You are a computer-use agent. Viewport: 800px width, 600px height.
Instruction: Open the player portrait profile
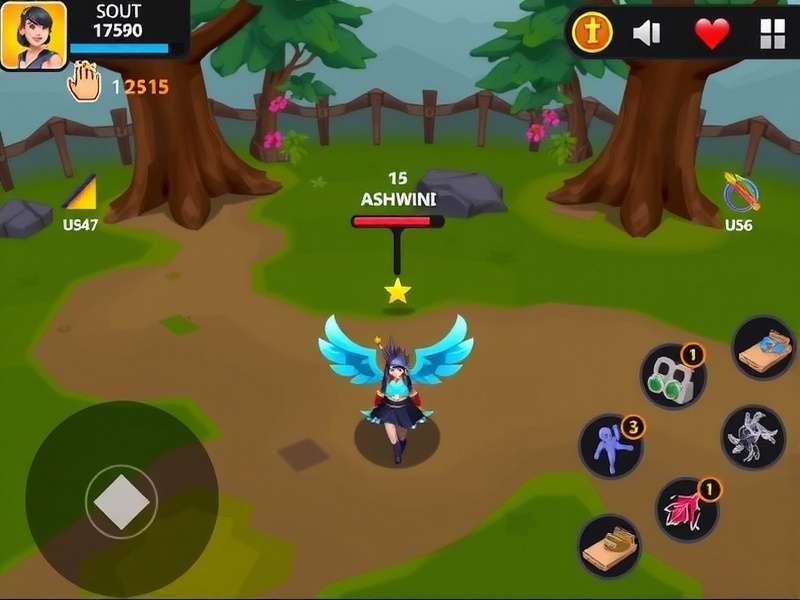[x=34, y=35]
